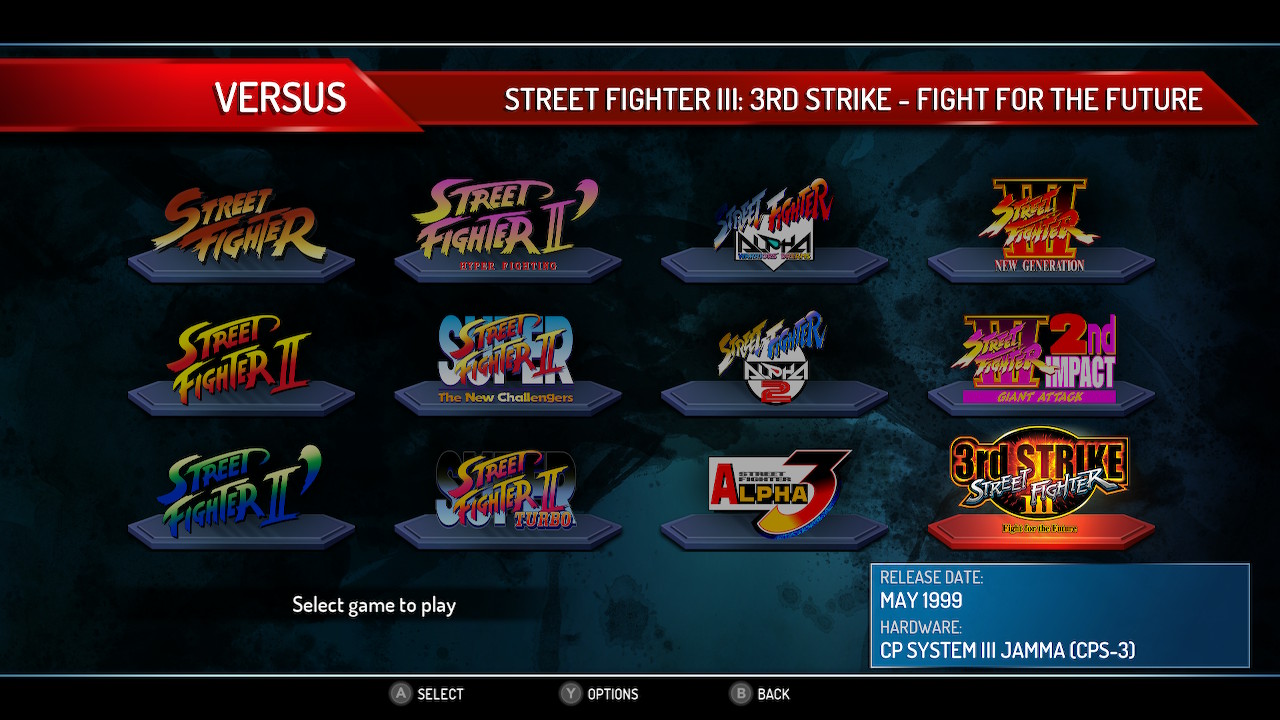Choose Street Fighter III 2nd Impact Giant Attack
Screen dimensions: 1280x720
point(1040,360)
